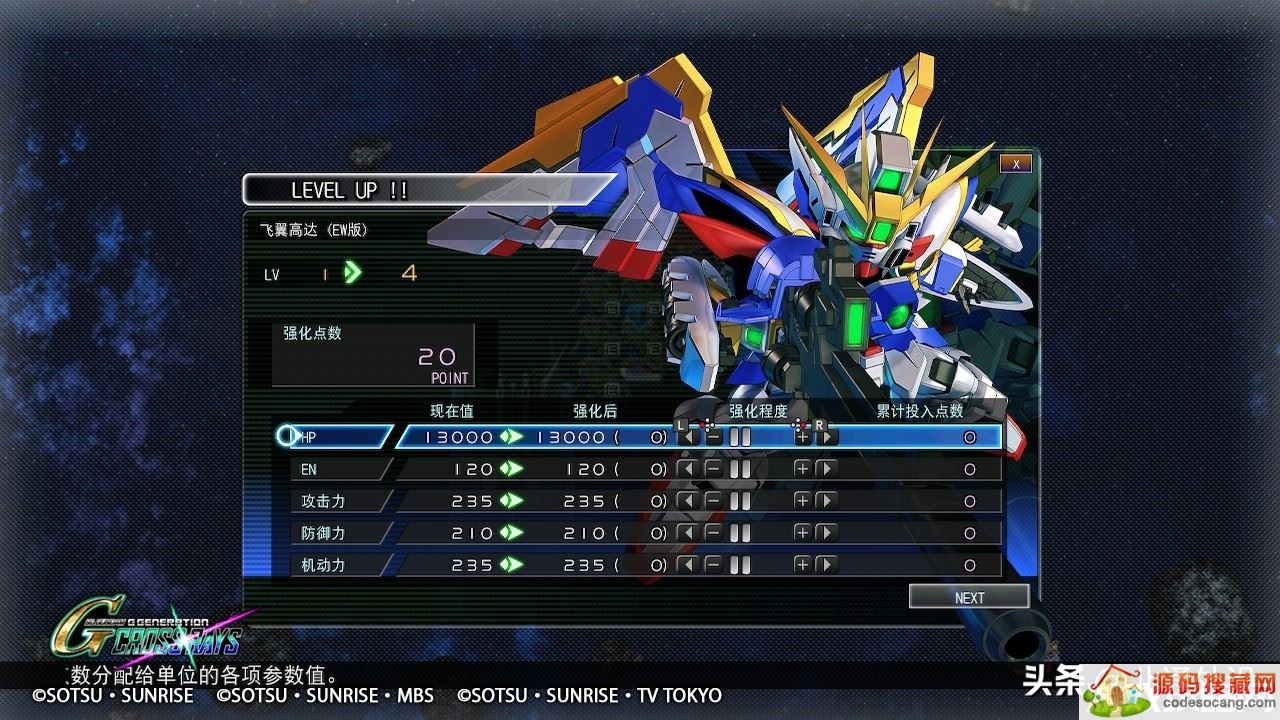1280x720 pixels.
Task: Raise 攻击力 with its plus button
Action: pos(802,501)
